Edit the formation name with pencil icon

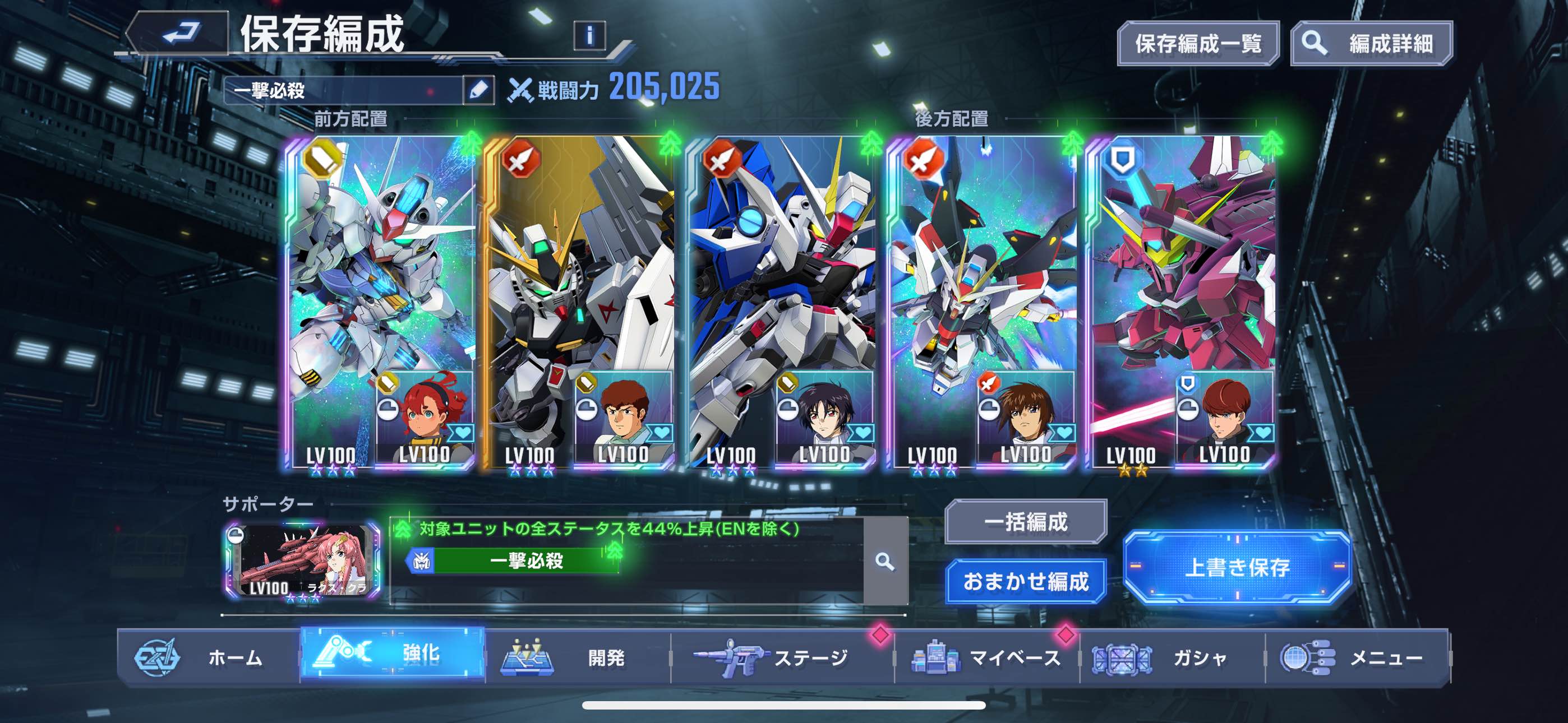[x=478, y=91]
